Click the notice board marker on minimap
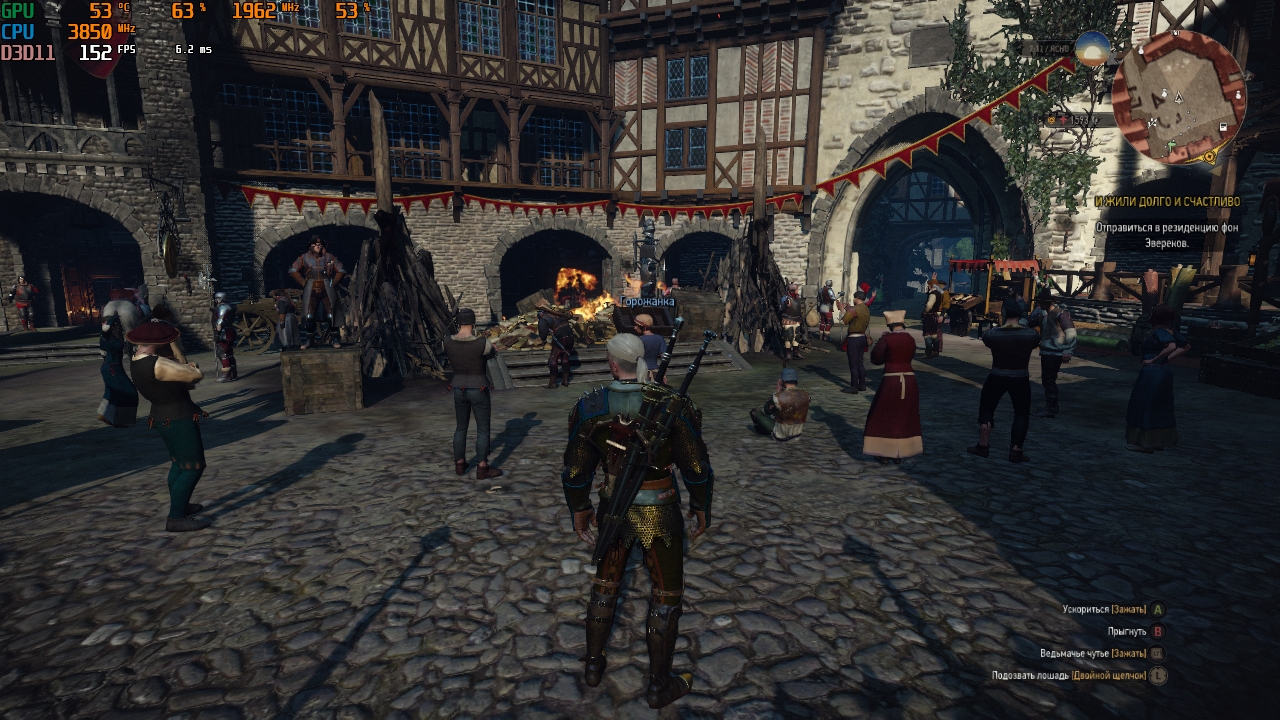Viewport: 1280px width, 720px height. coord(1223,126)
